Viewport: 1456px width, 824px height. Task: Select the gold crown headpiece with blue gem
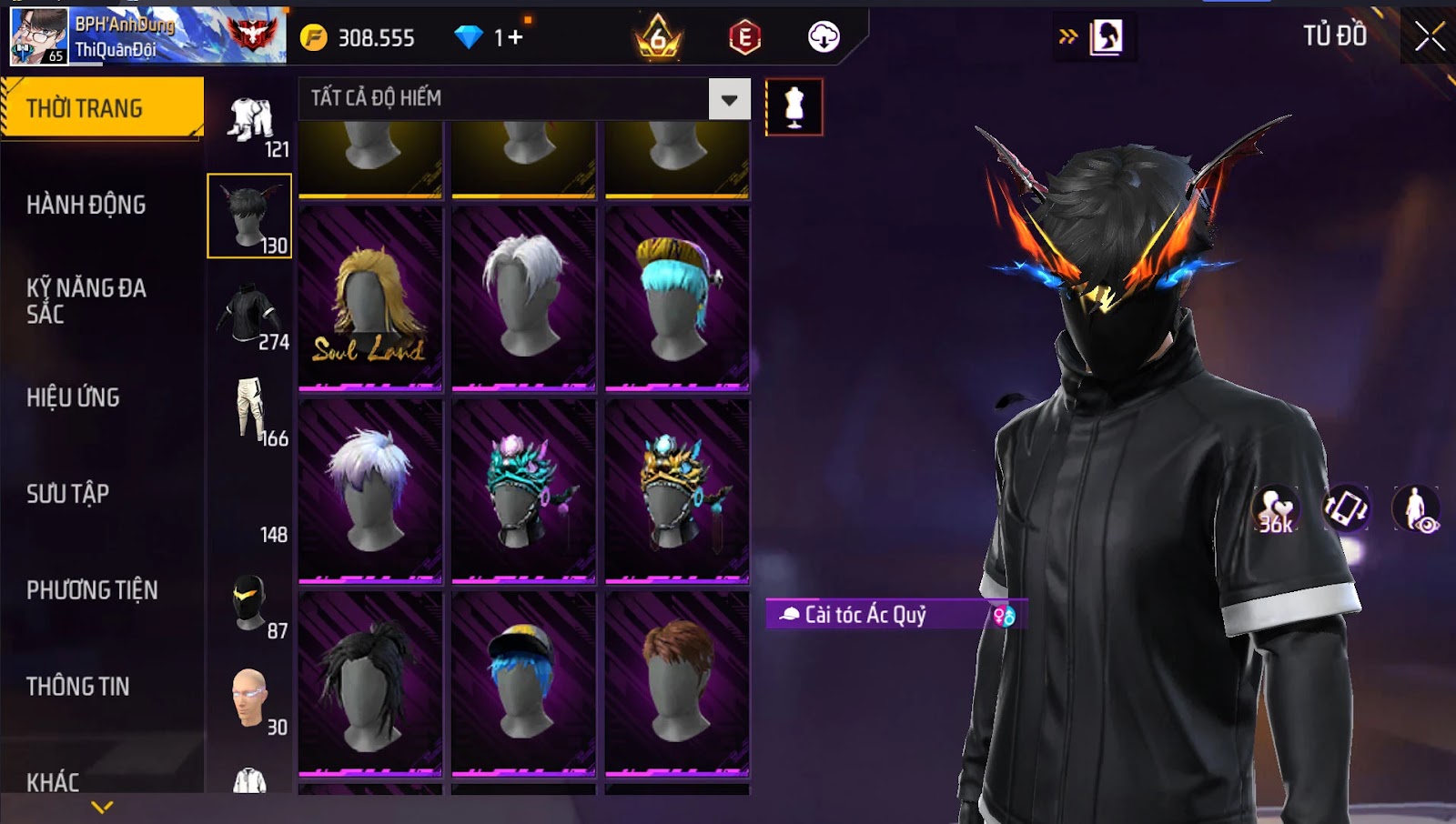coord(677,491)
